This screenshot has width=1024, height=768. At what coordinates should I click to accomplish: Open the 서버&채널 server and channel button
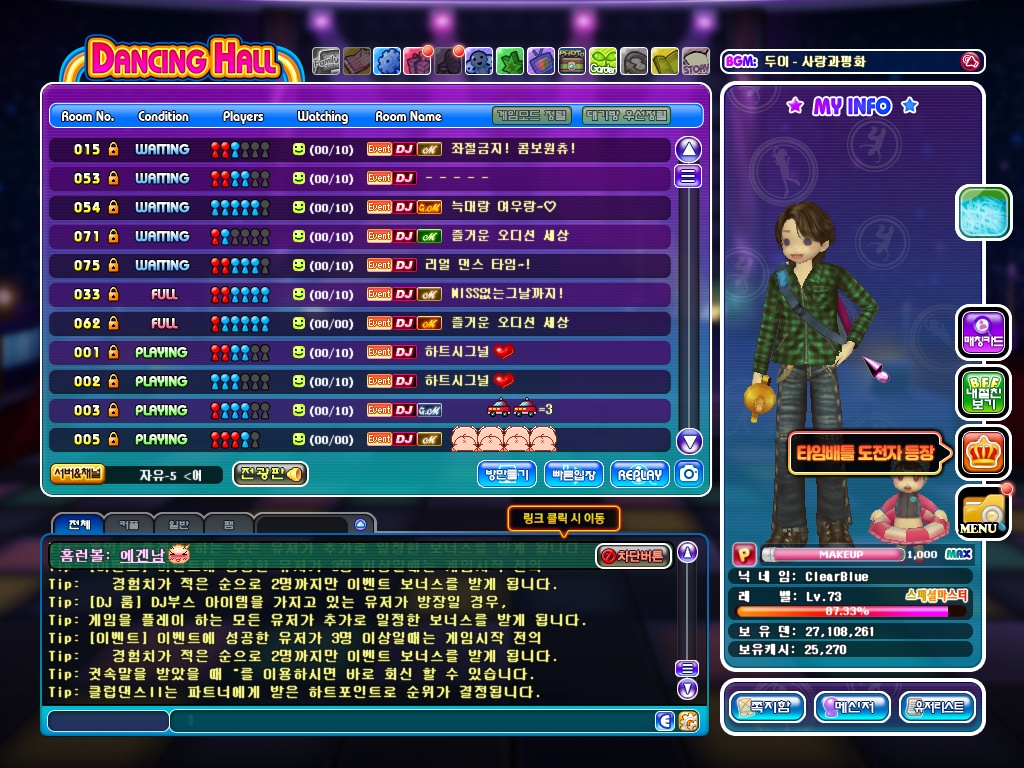78,474
